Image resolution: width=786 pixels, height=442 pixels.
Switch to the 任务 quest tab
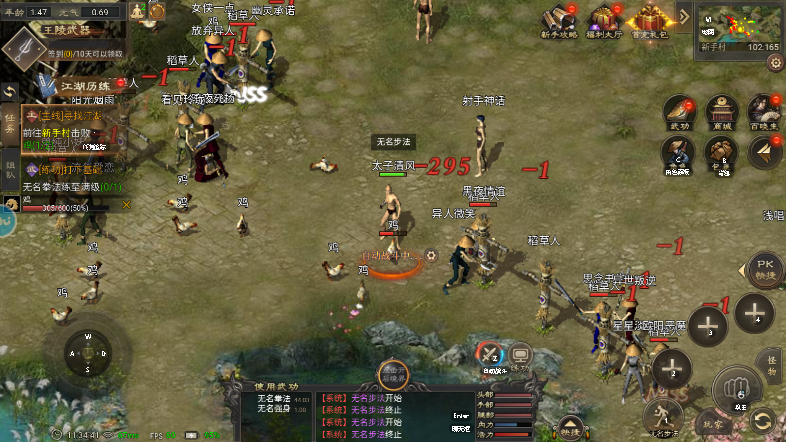[9, 123]
